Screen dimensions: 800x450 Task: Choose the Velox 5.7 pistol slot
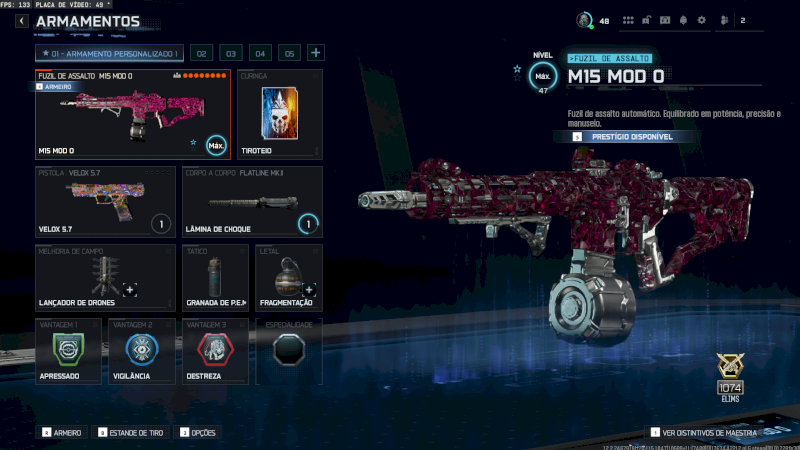(106, 202)
